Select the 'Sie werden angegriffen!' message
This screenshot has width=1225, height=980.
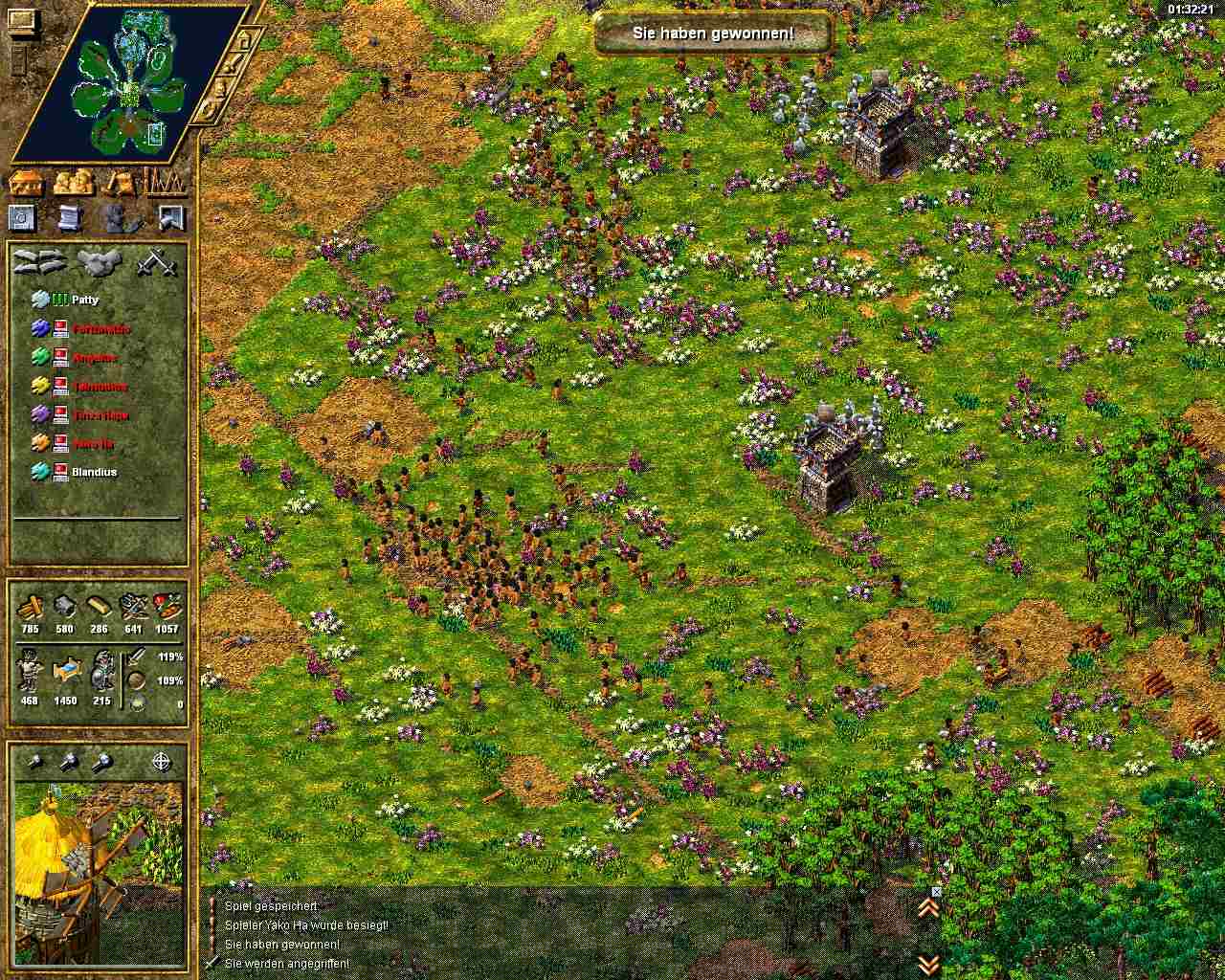click(x=286, y=964)
